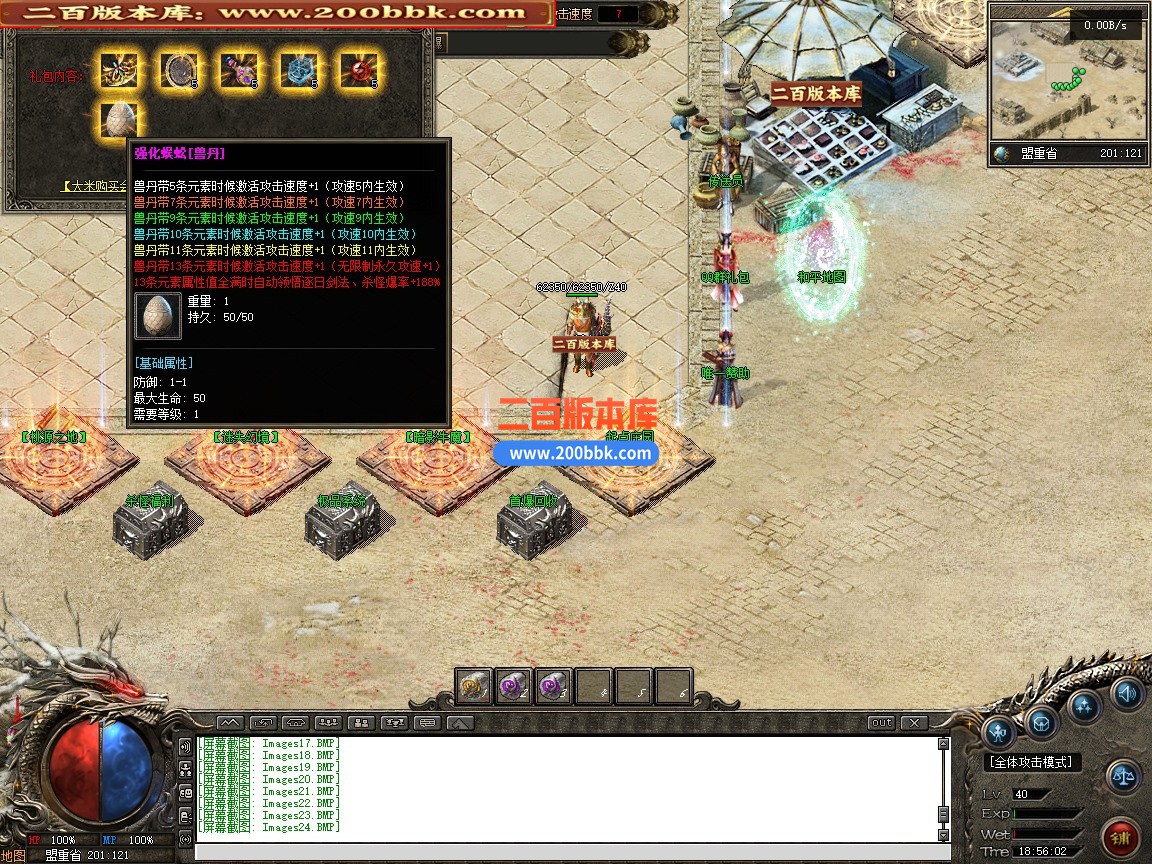1152x864 pixels.
Task: Open the character equipment panel icon
Action: (998, 733)
